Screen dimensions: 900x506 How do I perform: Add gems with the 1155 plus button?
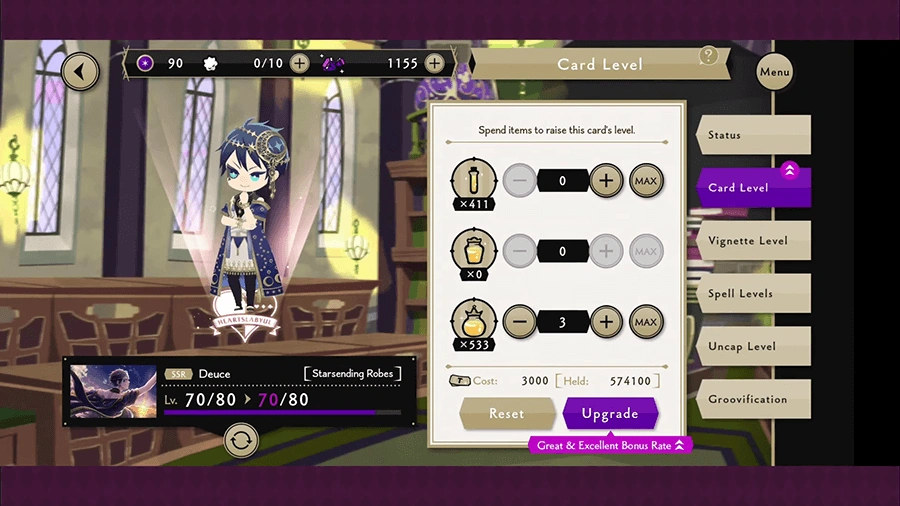tap(434, 63)
